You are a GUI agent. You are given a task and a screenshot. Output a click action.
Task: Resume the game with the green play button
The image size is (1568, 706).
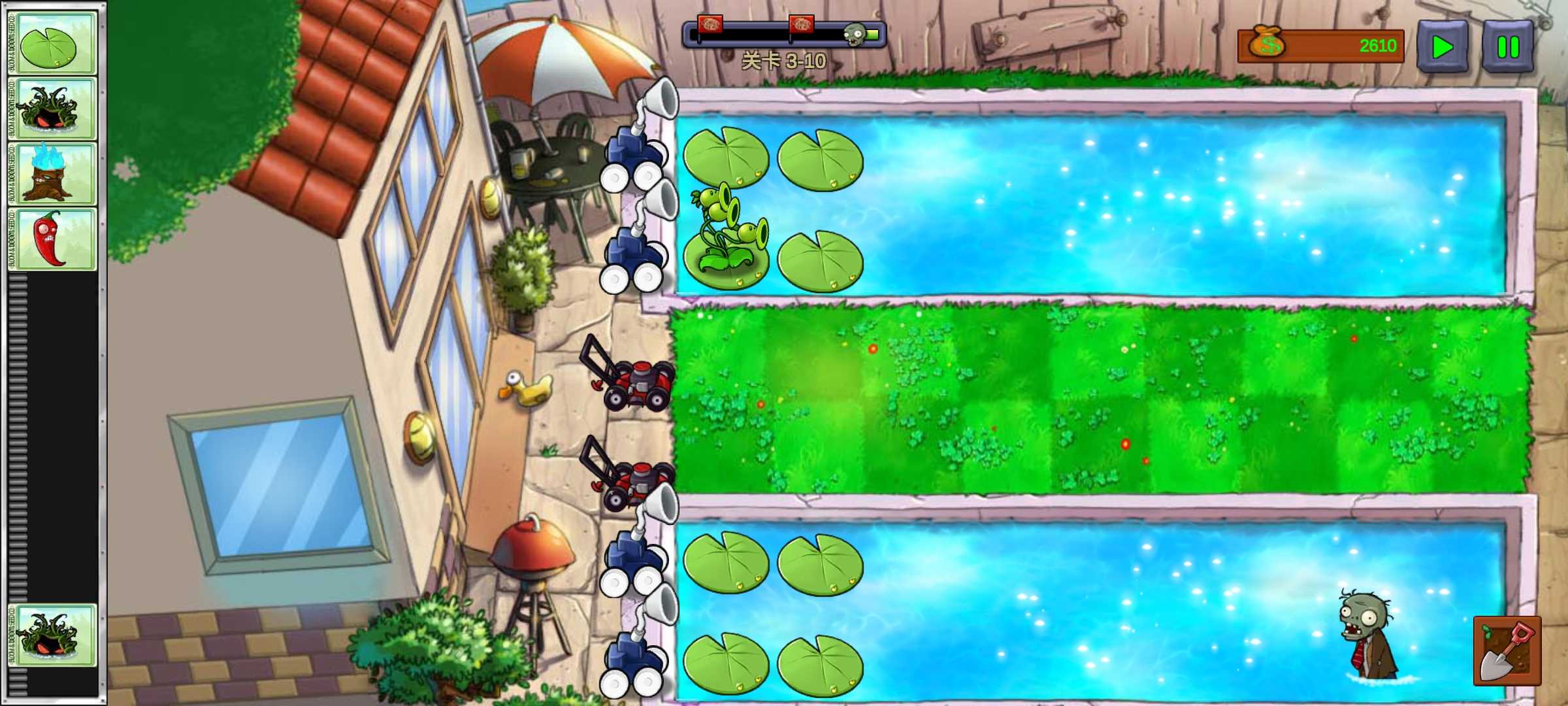(1443, 46)
